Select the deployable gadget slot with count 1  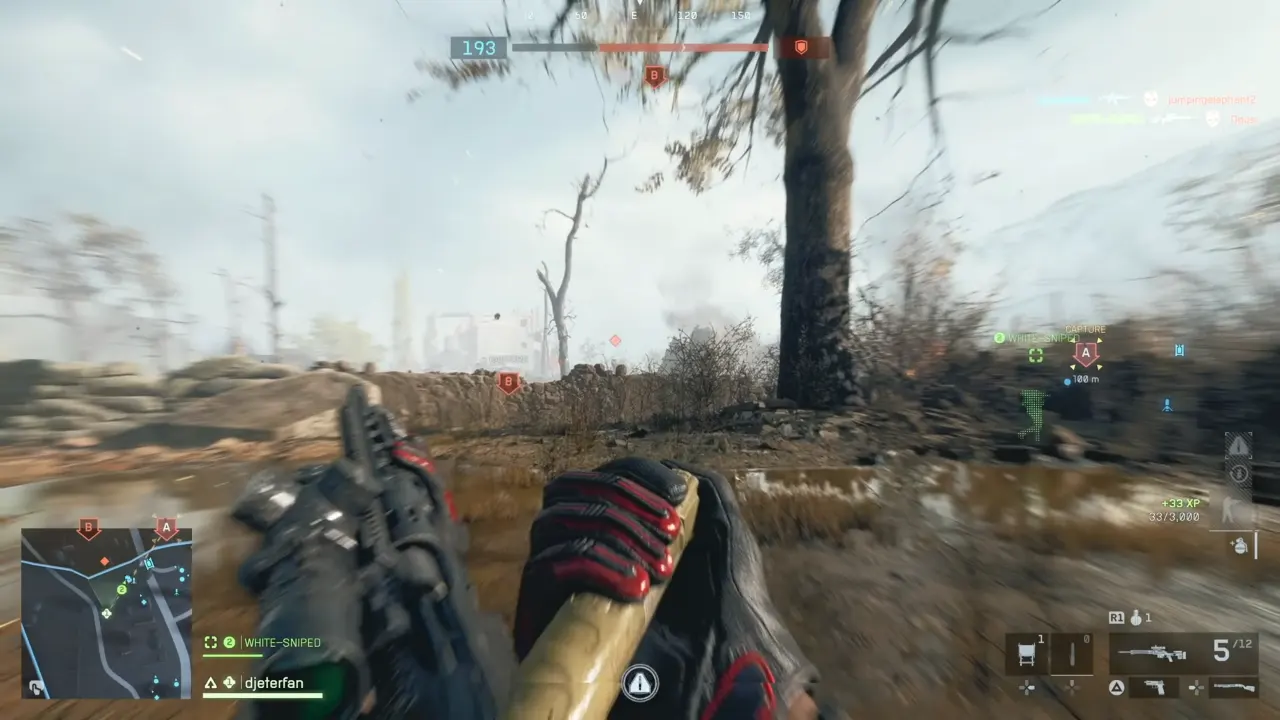click(1027, 654)
